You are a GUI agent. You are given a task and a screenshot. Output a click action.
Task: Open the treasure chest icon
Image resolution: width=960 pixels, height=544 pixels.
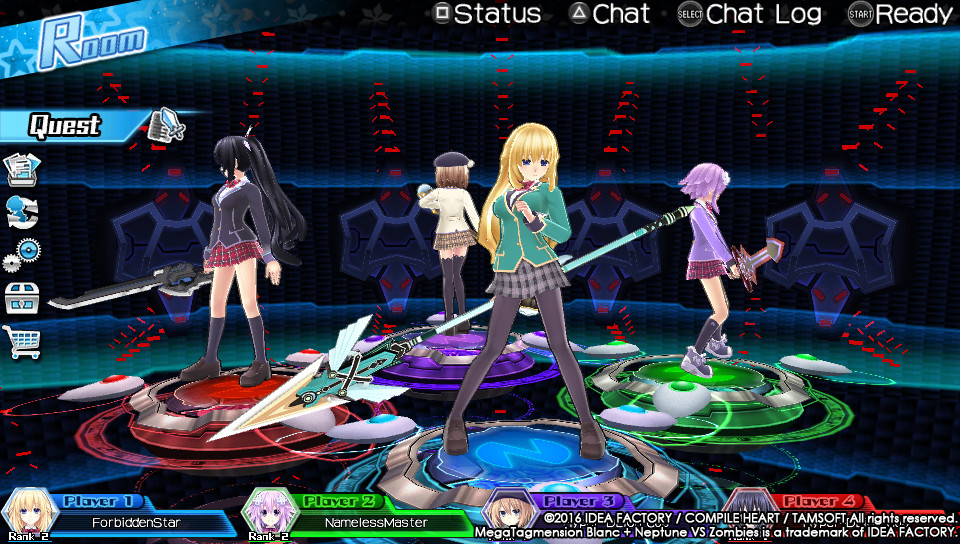click(22, 298)
